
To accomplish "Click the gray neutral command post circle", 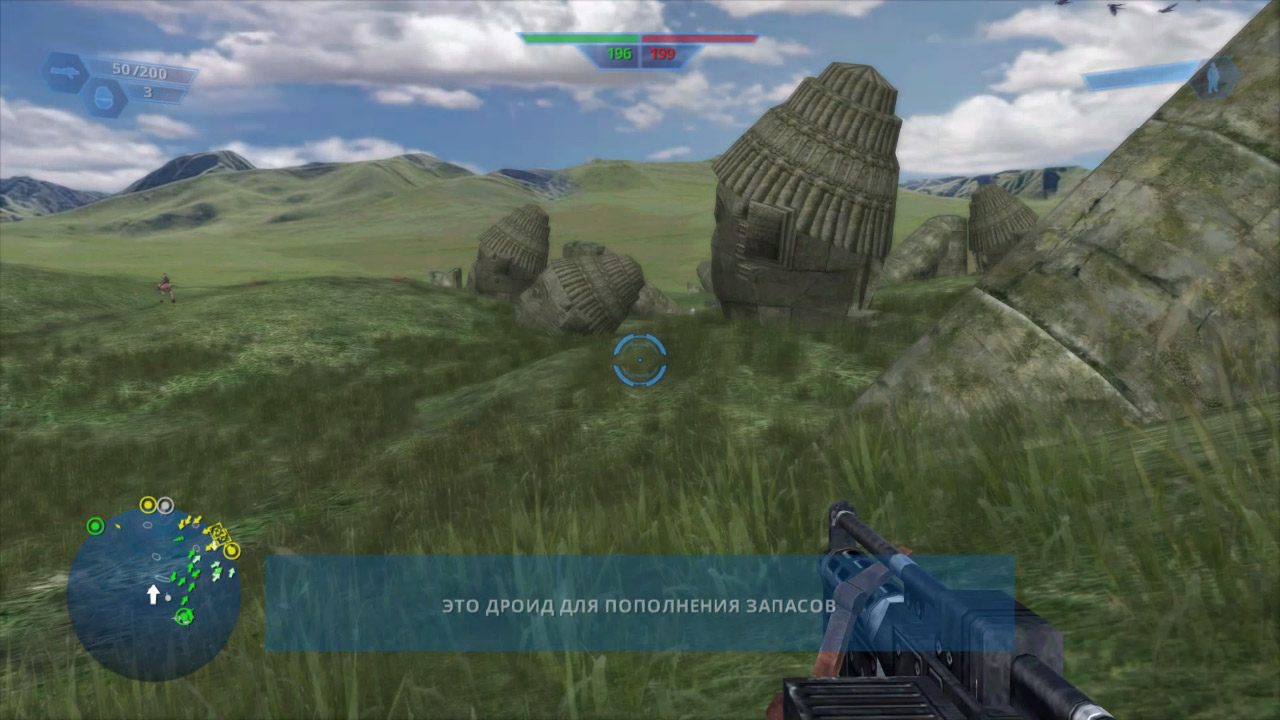I will (x=165, y=505).
